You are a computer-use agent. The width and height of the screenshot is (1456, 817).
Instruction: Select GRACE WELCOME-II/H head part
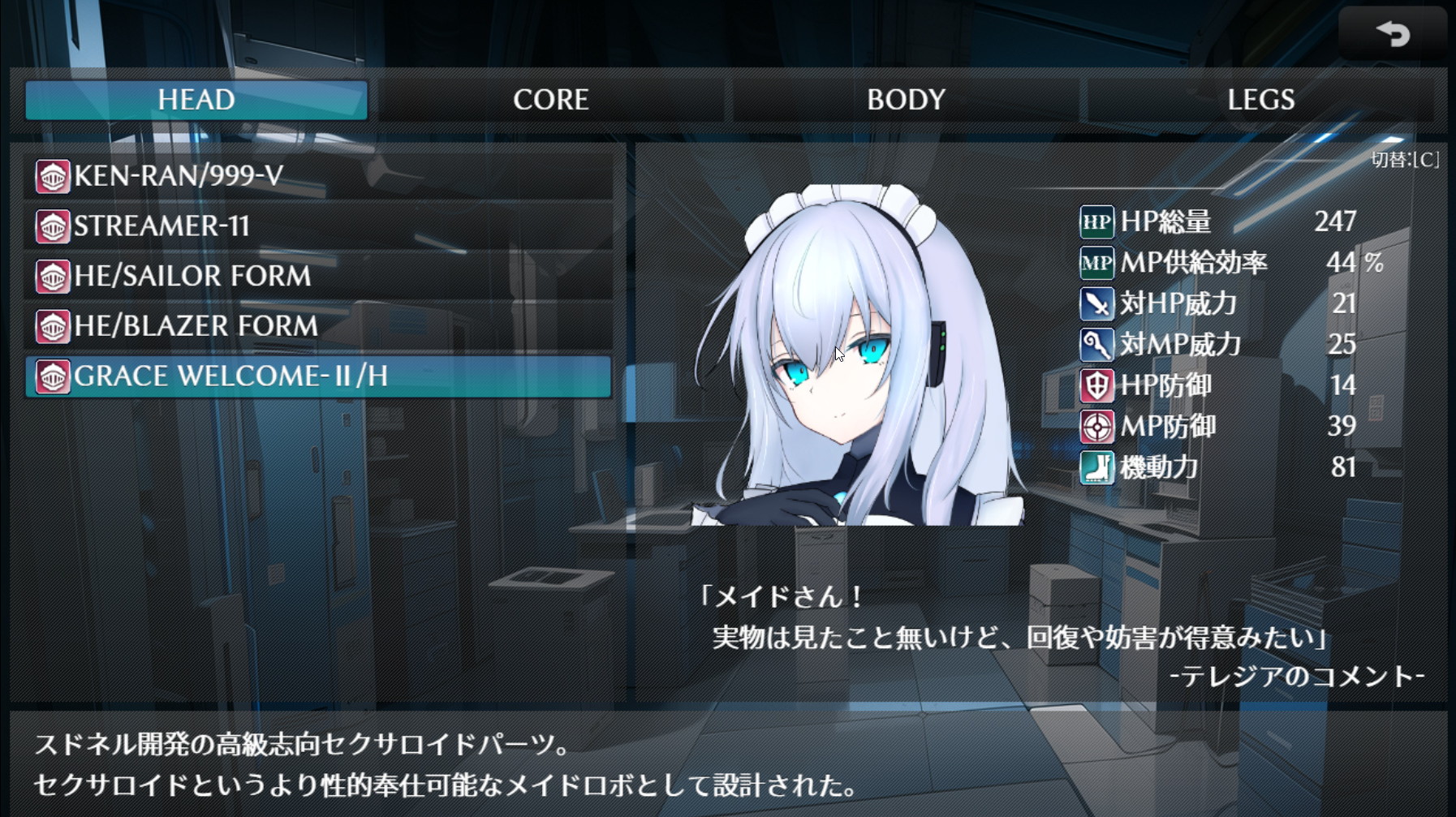pos(318,376)
